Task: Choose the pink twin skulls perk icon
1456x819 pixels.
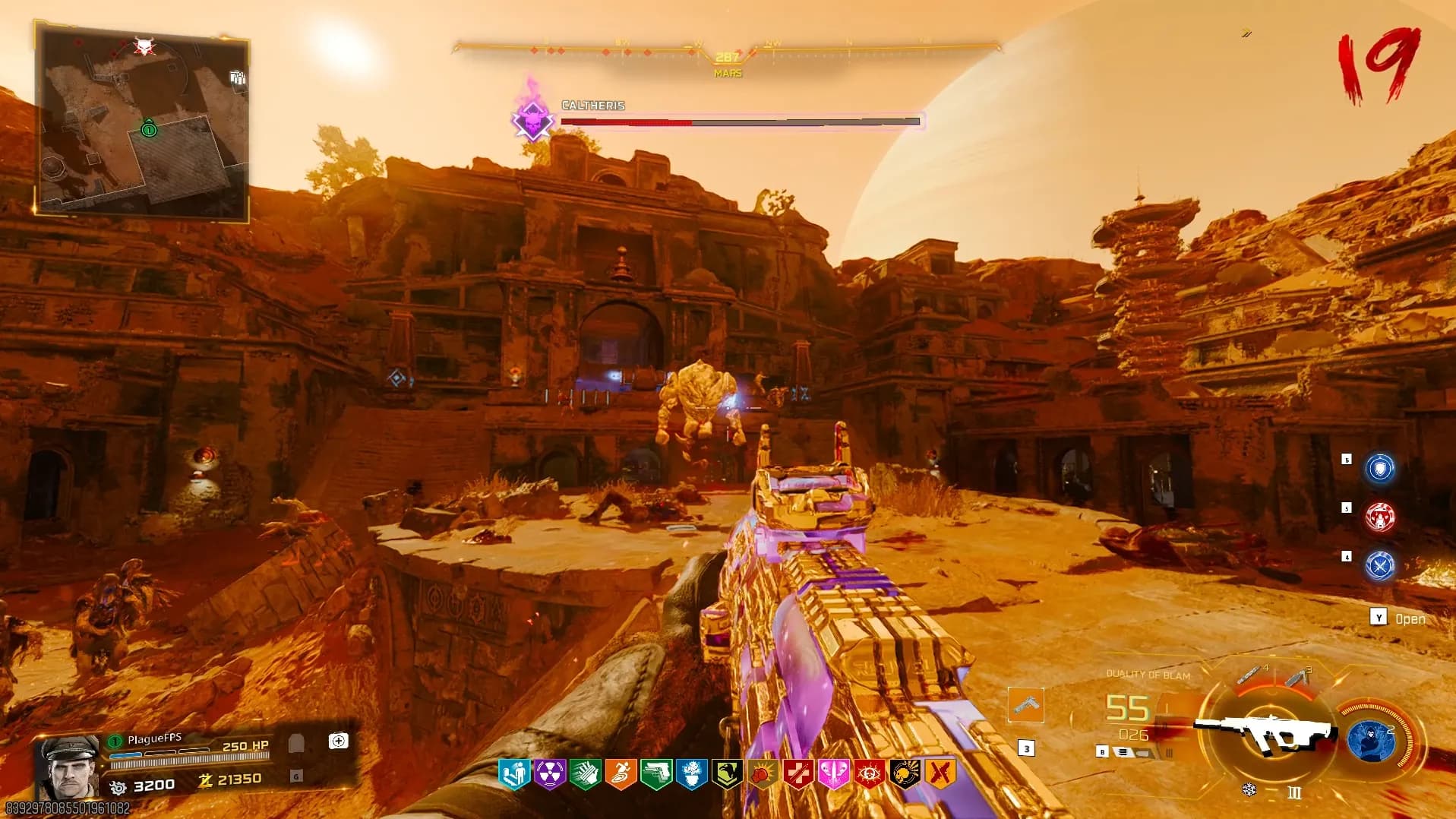Action: tap(833, 773)
